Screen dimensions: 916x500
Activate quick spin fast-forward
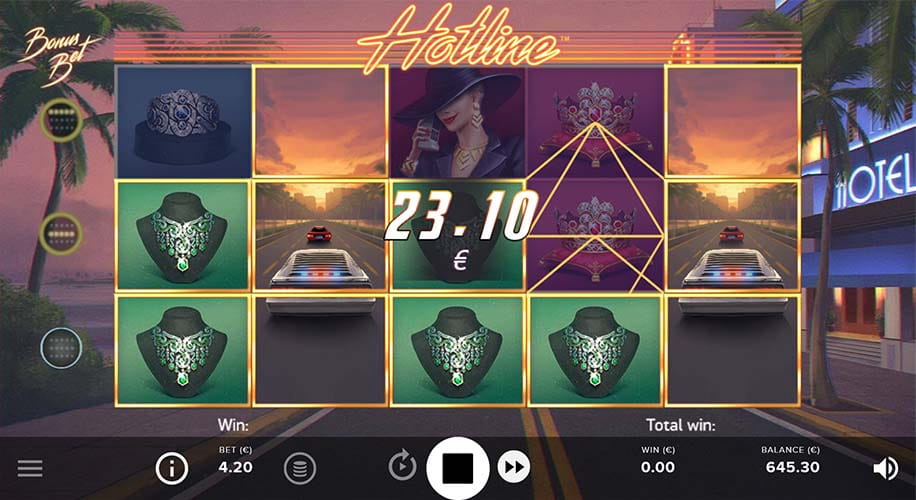[513, 466]
